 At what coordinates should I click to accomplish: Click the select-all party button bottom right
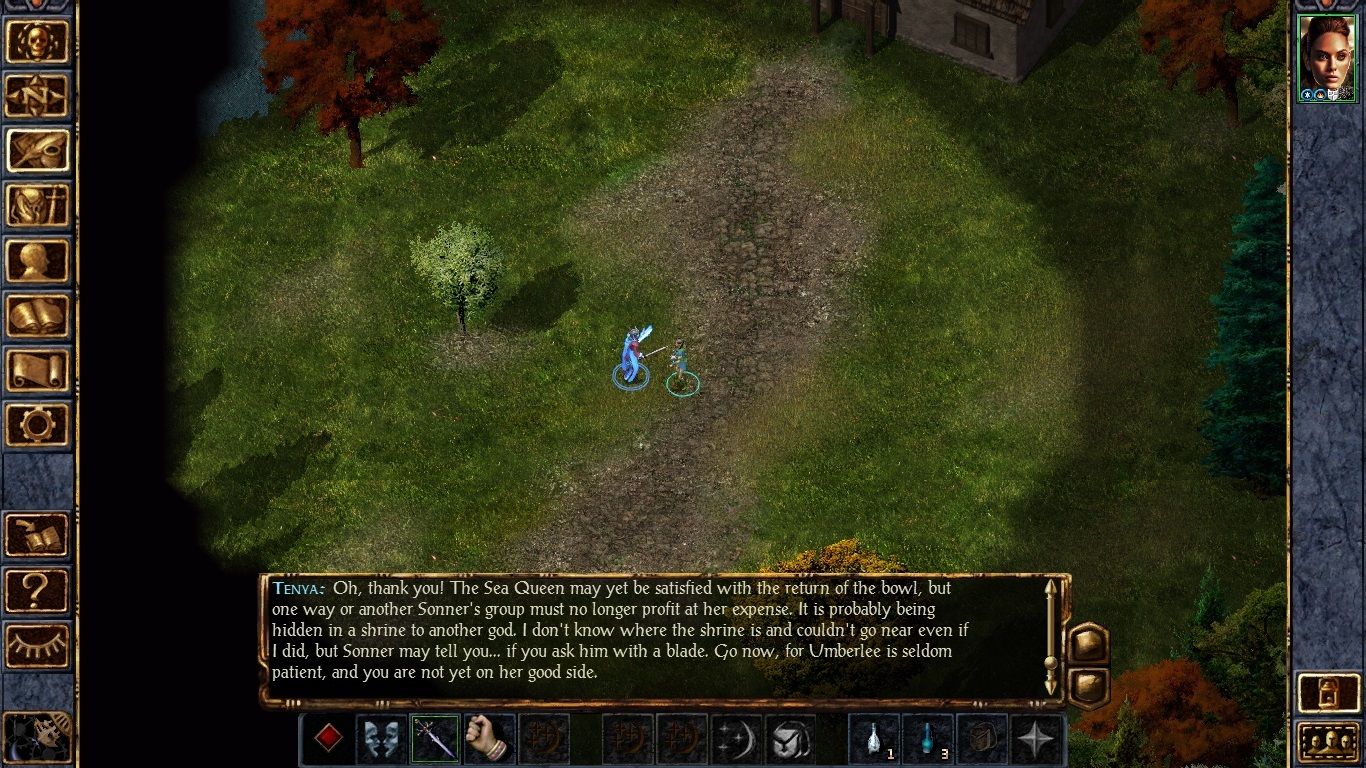(x=1327, y=742)
